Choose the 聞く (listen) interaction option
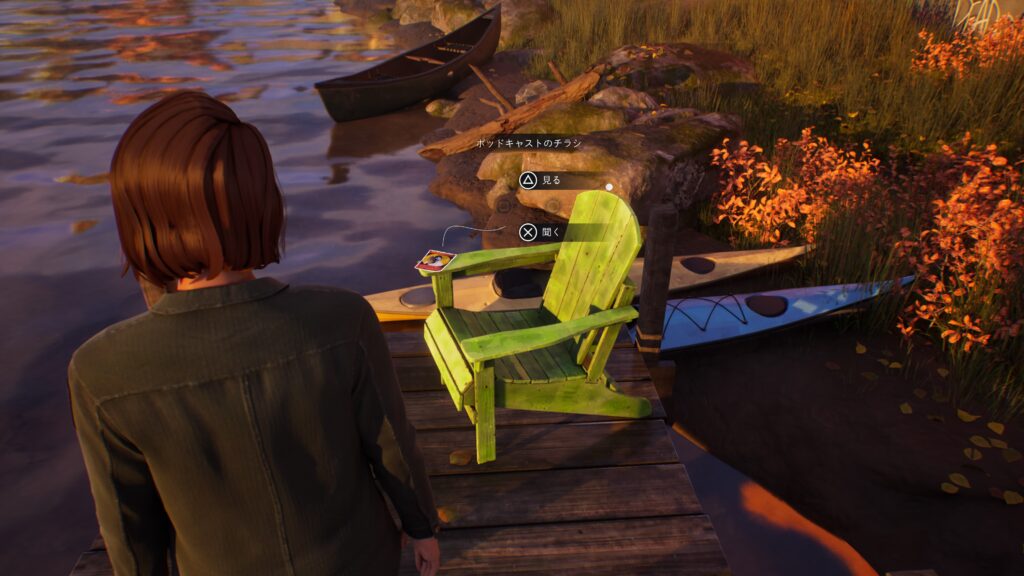1024x576 pixels. coord(541,233)
